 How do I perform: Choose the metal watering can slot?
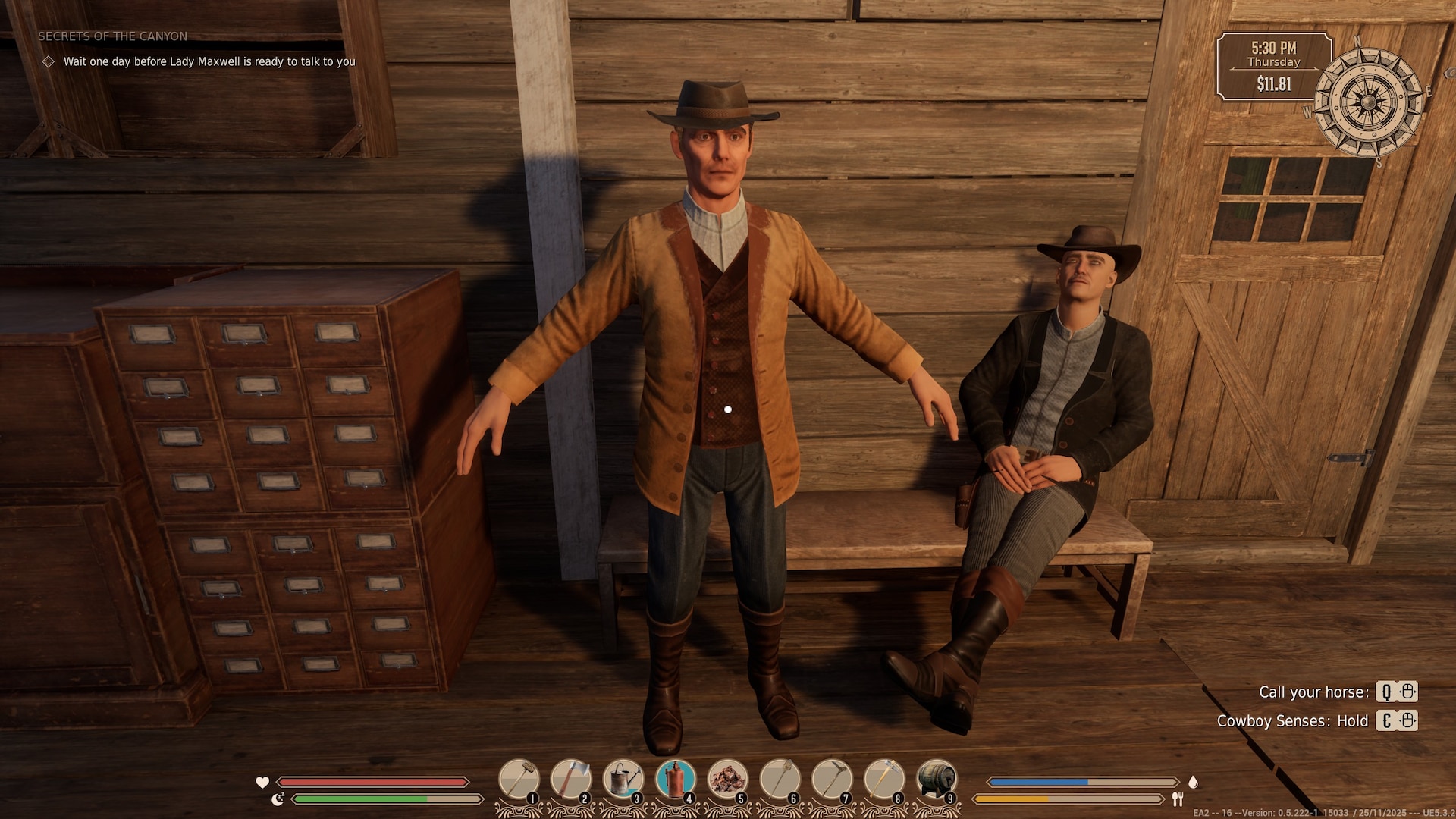pos(623,779)
